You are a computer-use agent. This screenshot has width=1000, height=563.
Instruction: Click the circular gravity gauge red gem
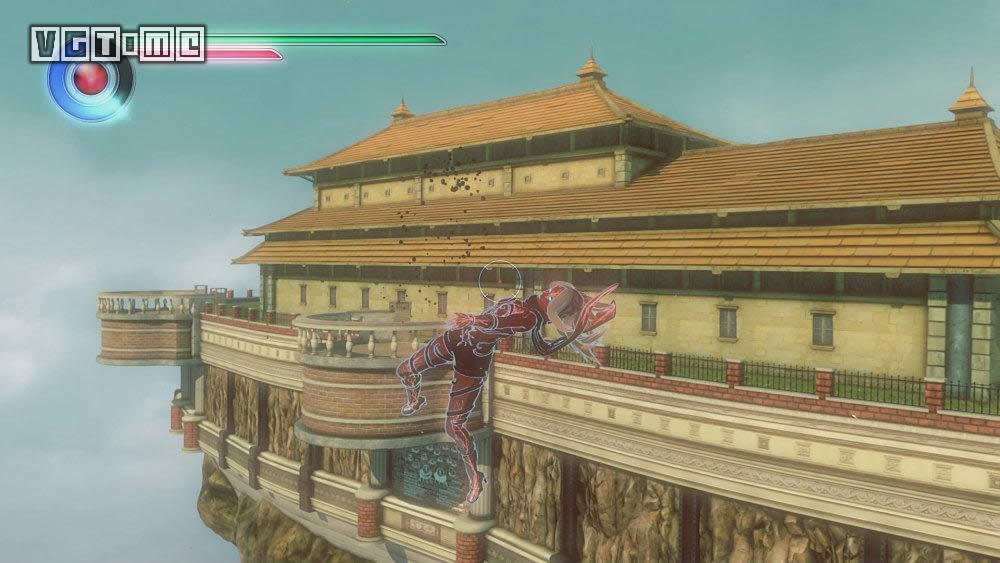[x=91, y=81]
